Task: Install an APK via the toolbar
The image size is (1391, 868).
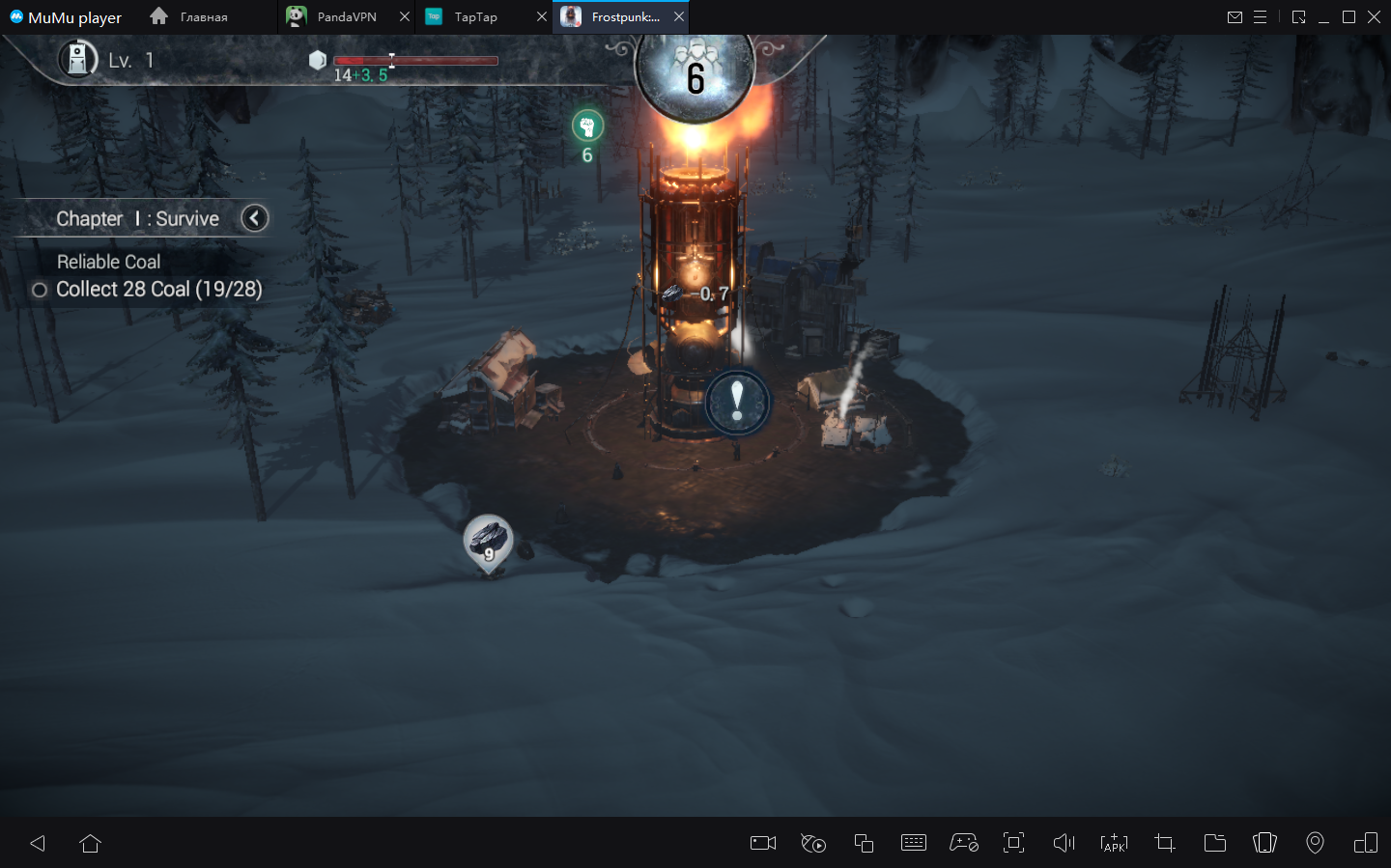Action: pos(1114,843)
